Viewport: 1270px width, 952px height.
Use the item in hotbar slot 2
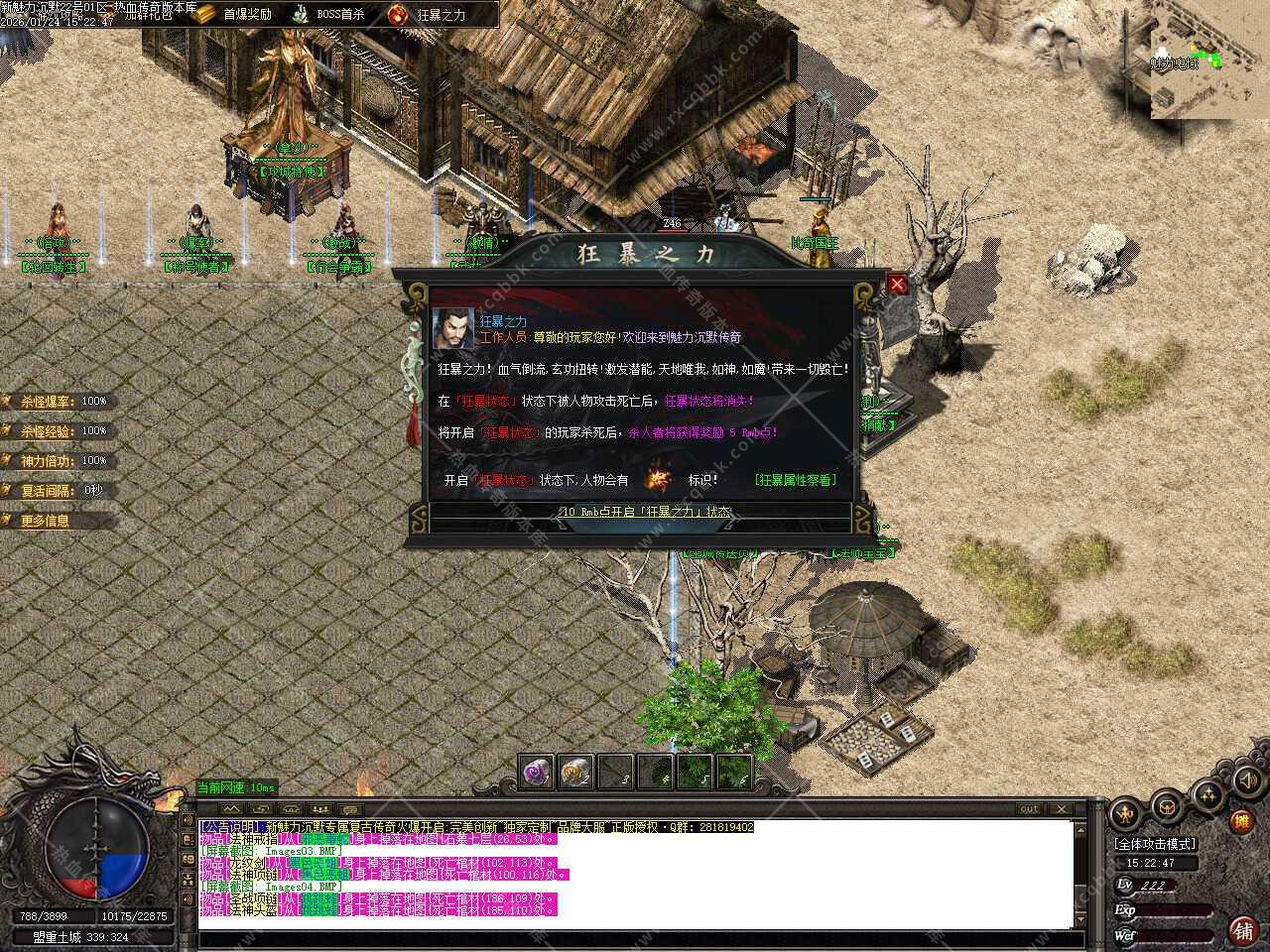point(575,771)
